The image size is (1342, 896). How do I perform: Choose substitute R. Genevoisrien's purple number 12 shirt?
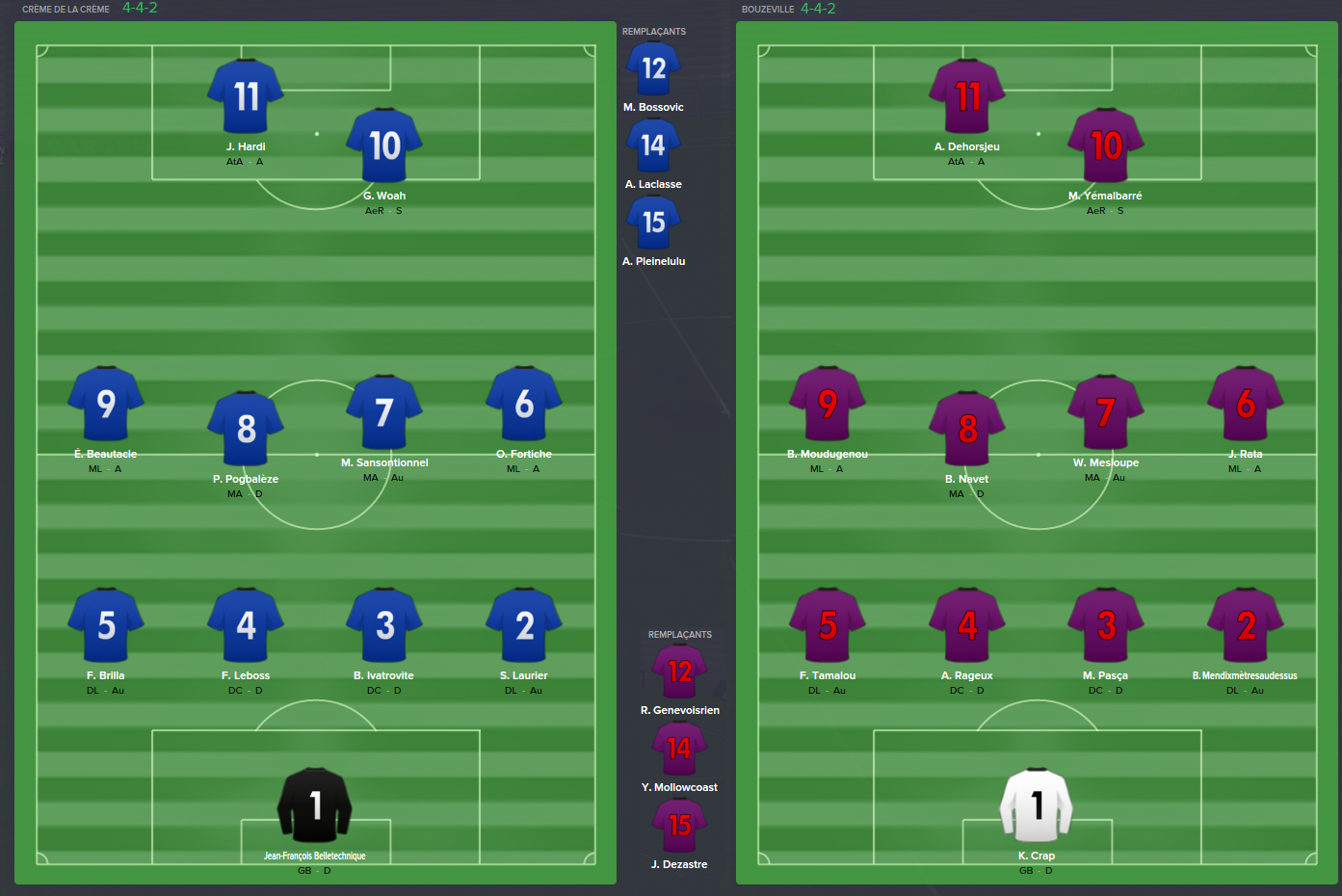point(679,672)
